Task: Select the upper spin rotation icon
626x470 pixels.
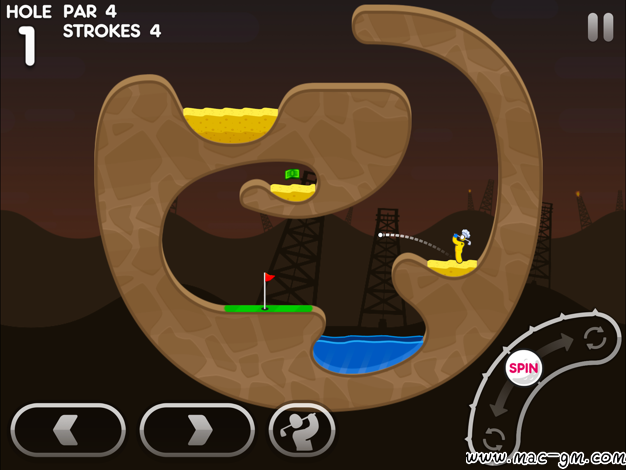Action: point(595,337)
